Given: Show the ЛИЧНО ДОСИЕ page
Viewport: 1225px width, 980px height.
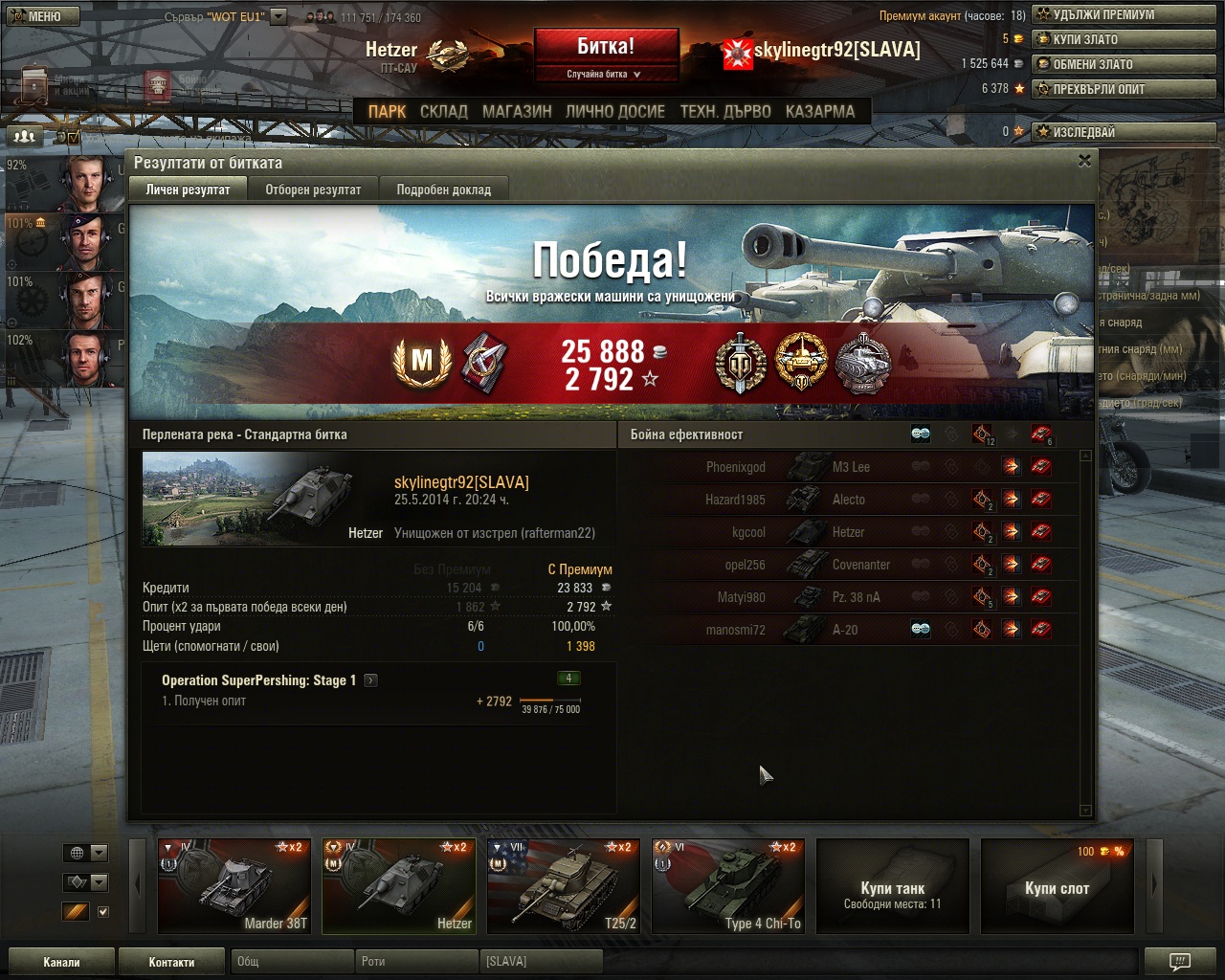Looking at the screenshot, I should (x=615, y=111).
